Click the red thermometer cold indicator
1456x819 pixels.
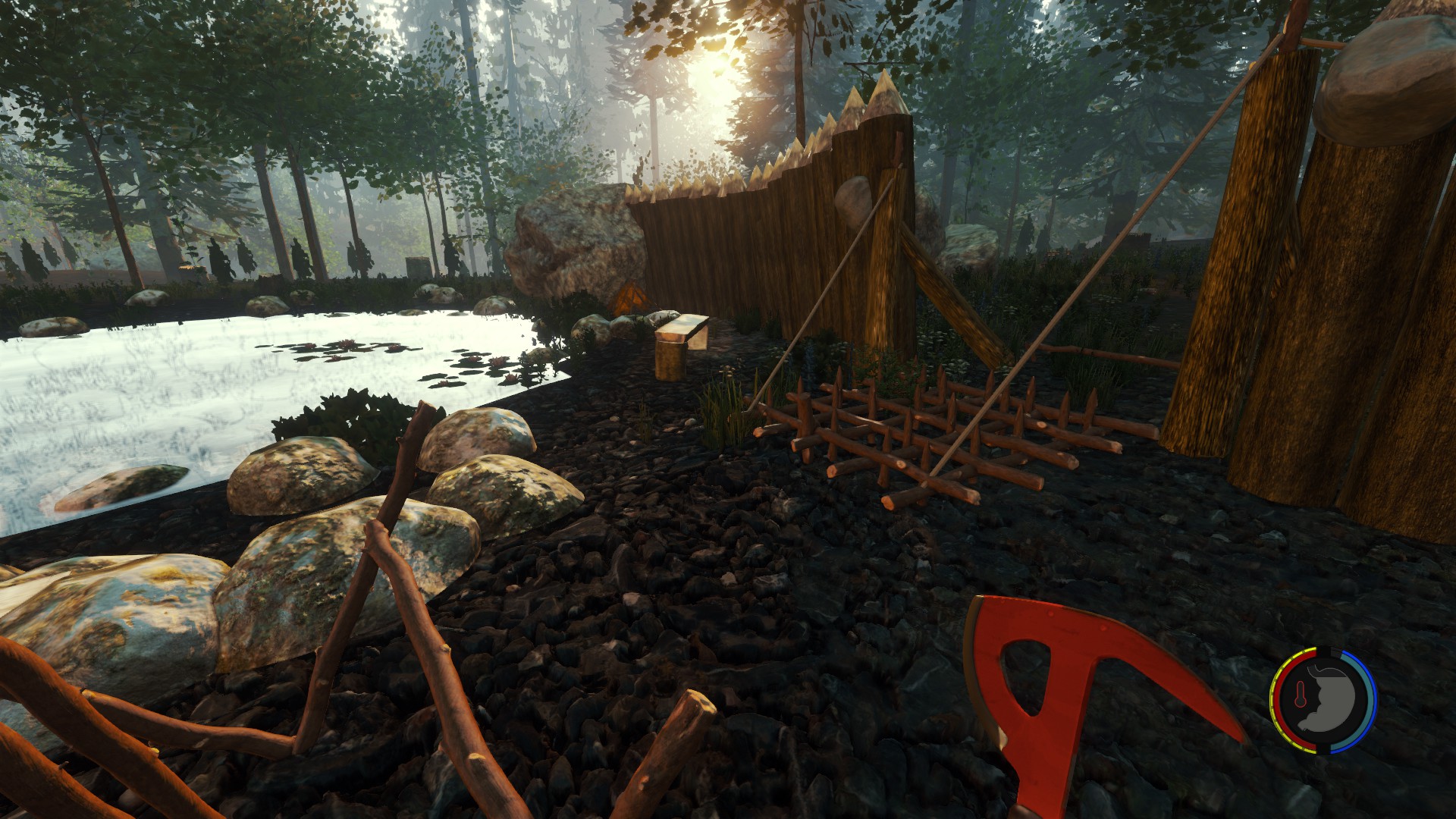click(x=1299, y=696)
